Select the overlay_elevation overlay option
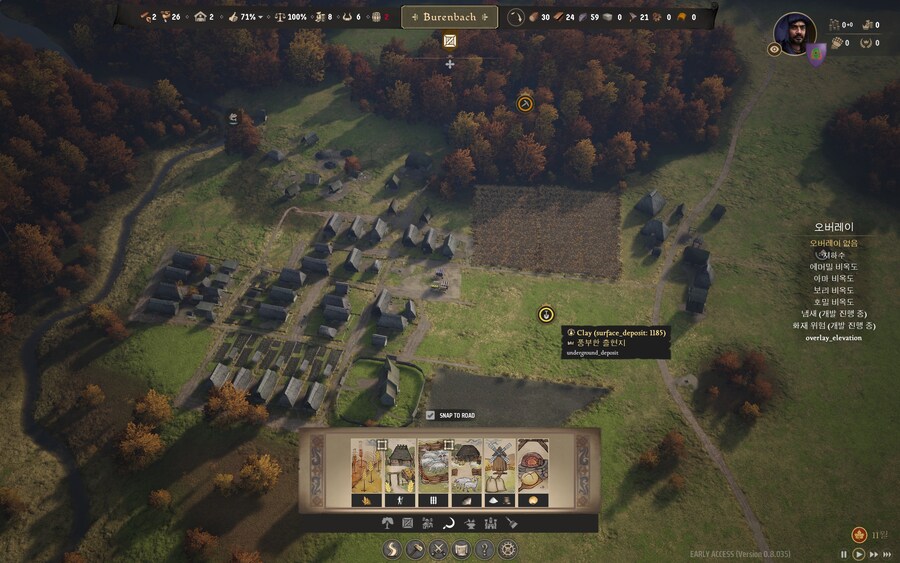 833,338
